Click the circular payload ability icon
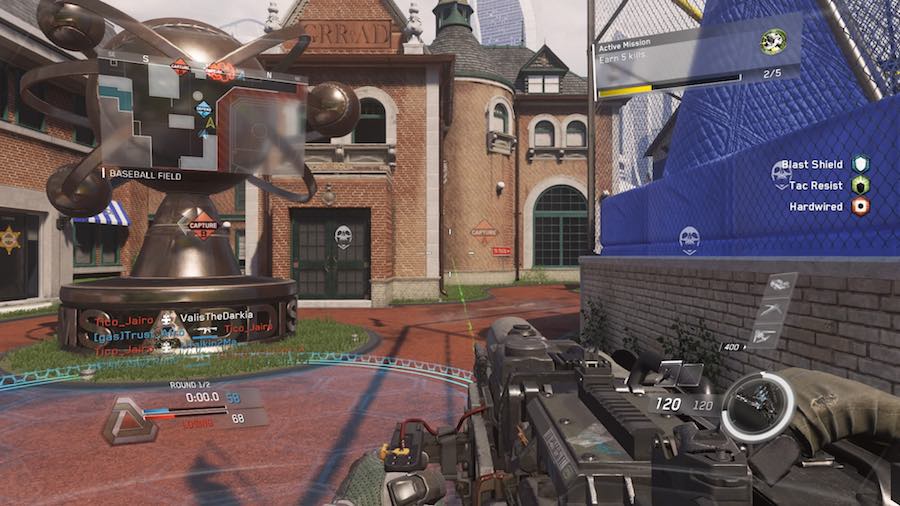Viewport: 900px width, 506px height. coord(757,407)
